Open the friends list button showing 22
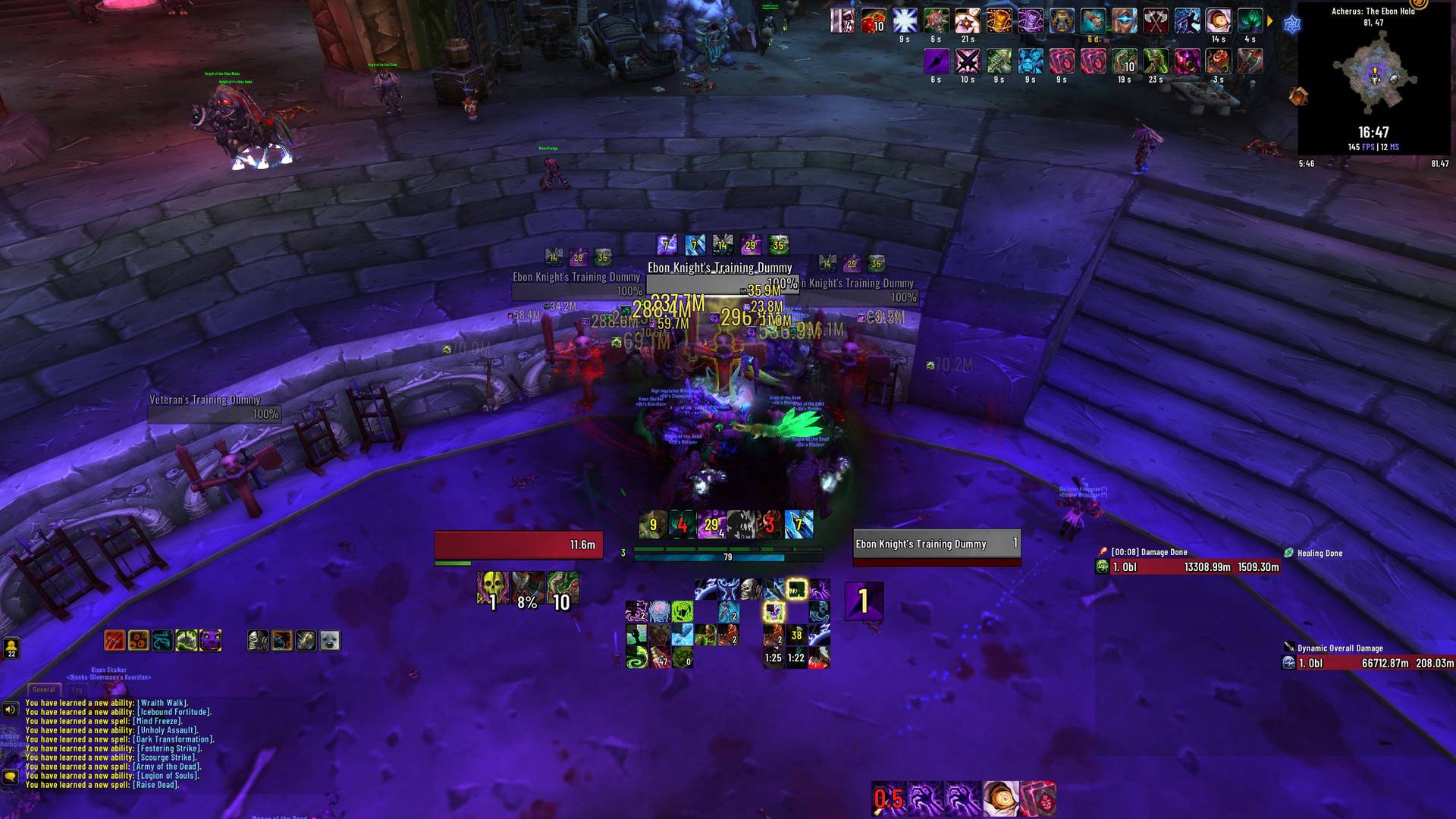1456x819 pixels. 11,648
